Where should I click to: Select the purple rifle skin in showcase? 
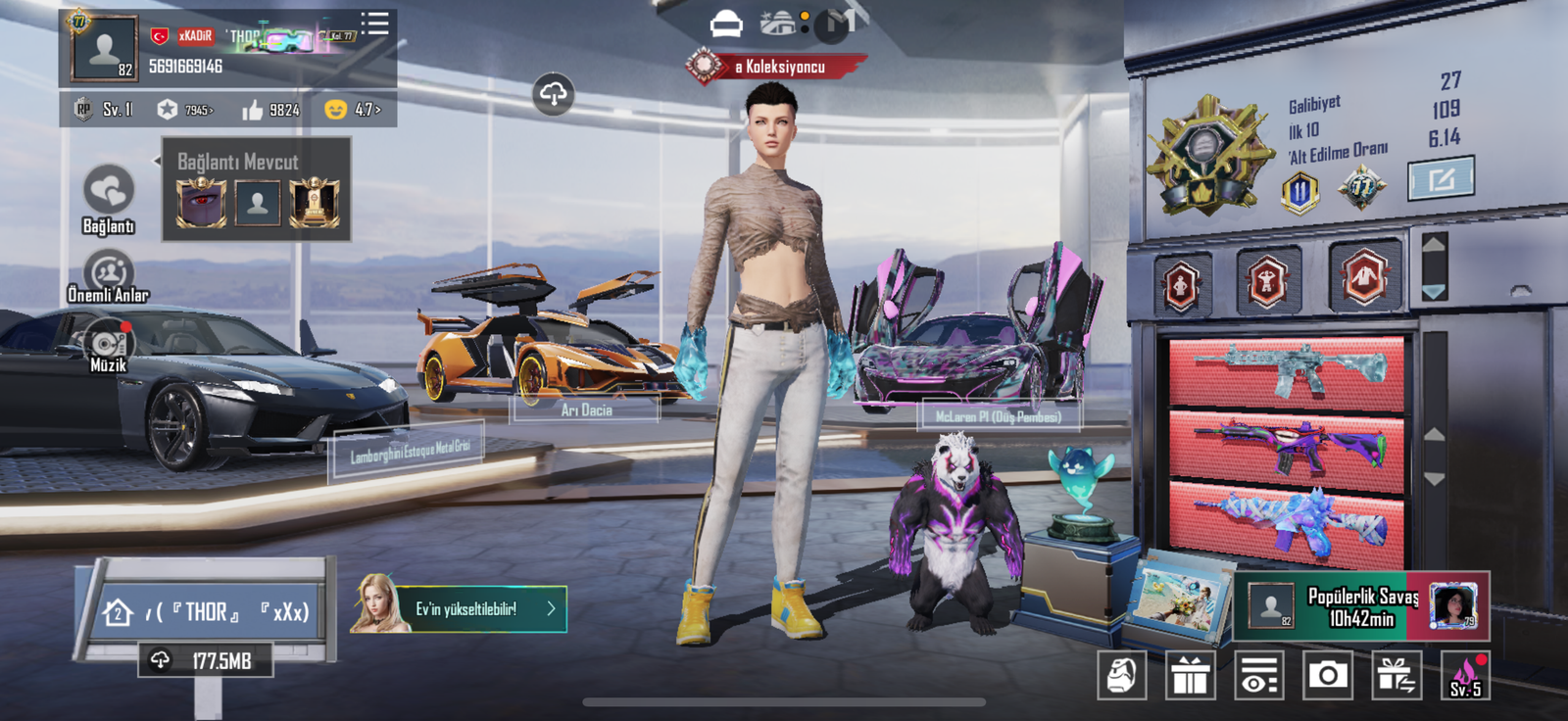(x=1287, y=448)
